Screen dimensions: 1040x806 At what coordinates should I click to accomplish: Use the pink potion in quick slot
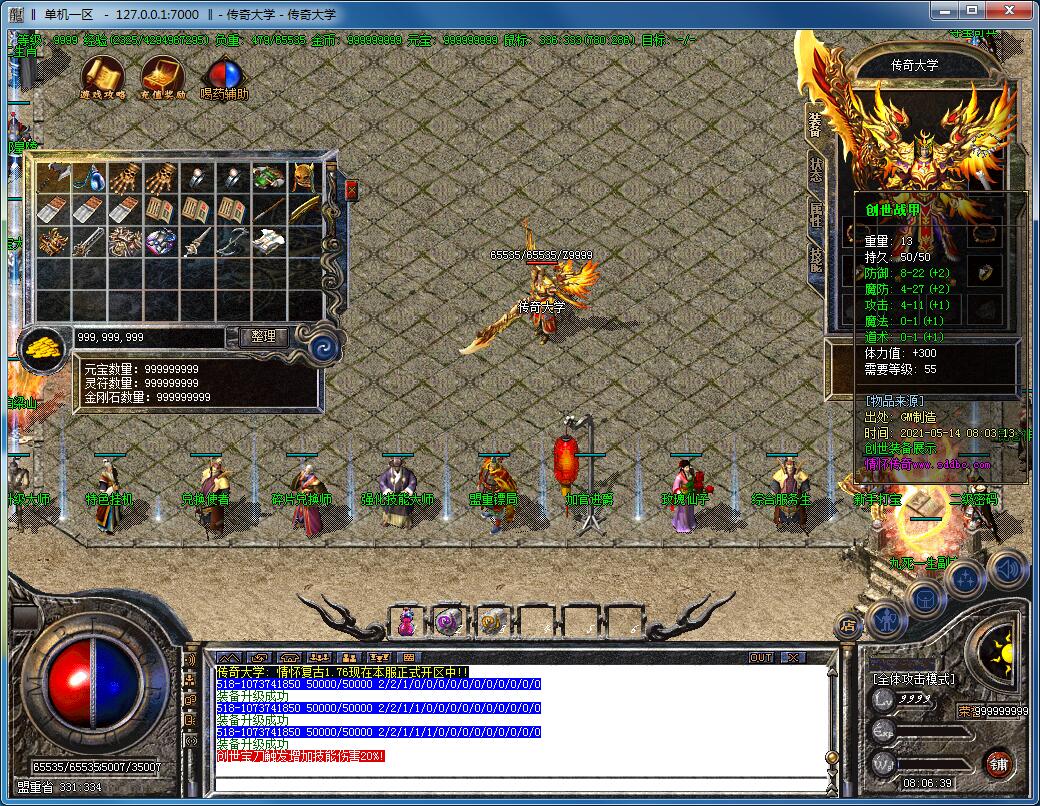pyautogui.click(x=407, y=622)
